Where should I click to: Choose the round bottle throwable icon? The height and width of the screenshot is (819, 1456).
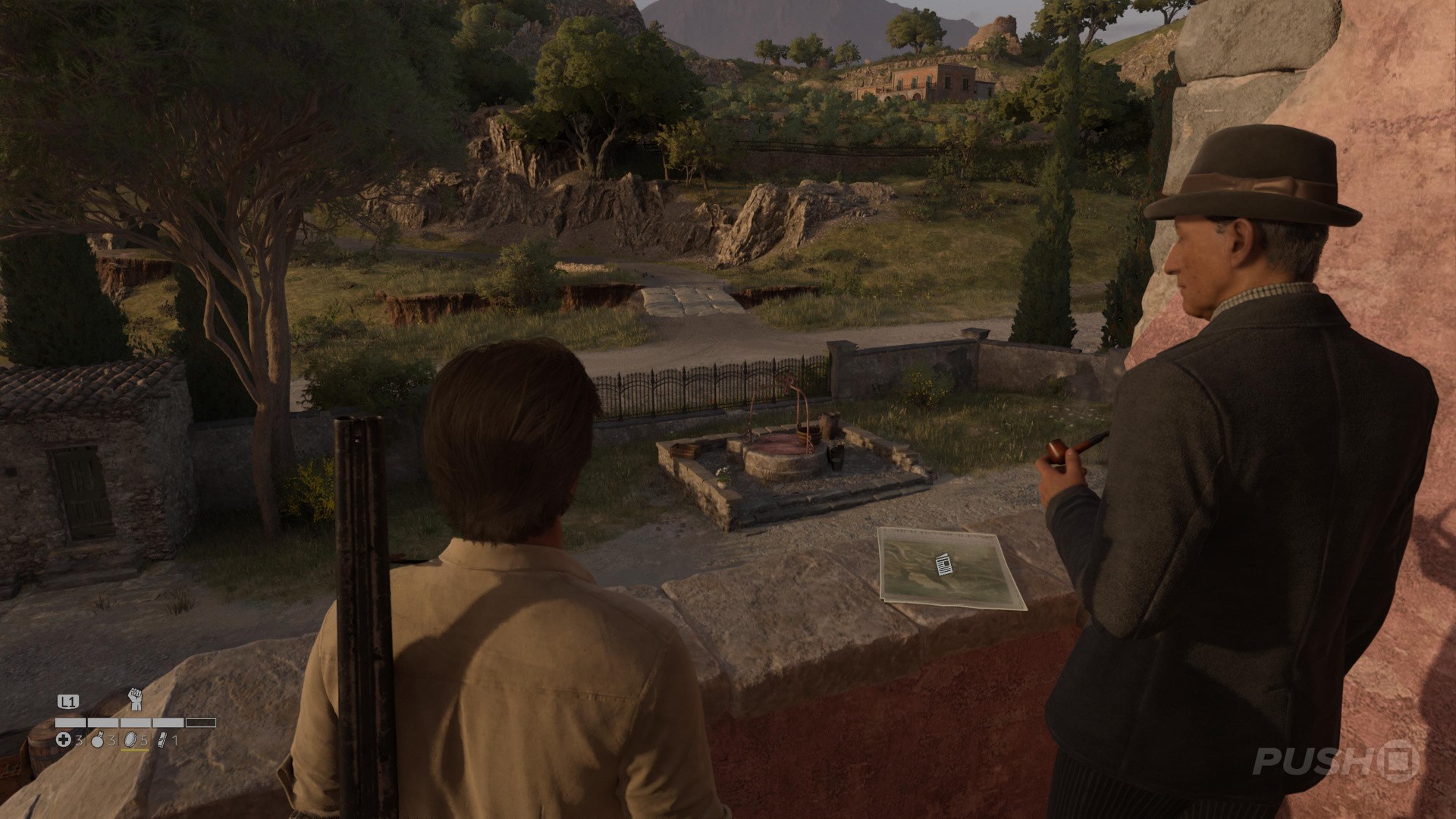[x=97, y=740]
